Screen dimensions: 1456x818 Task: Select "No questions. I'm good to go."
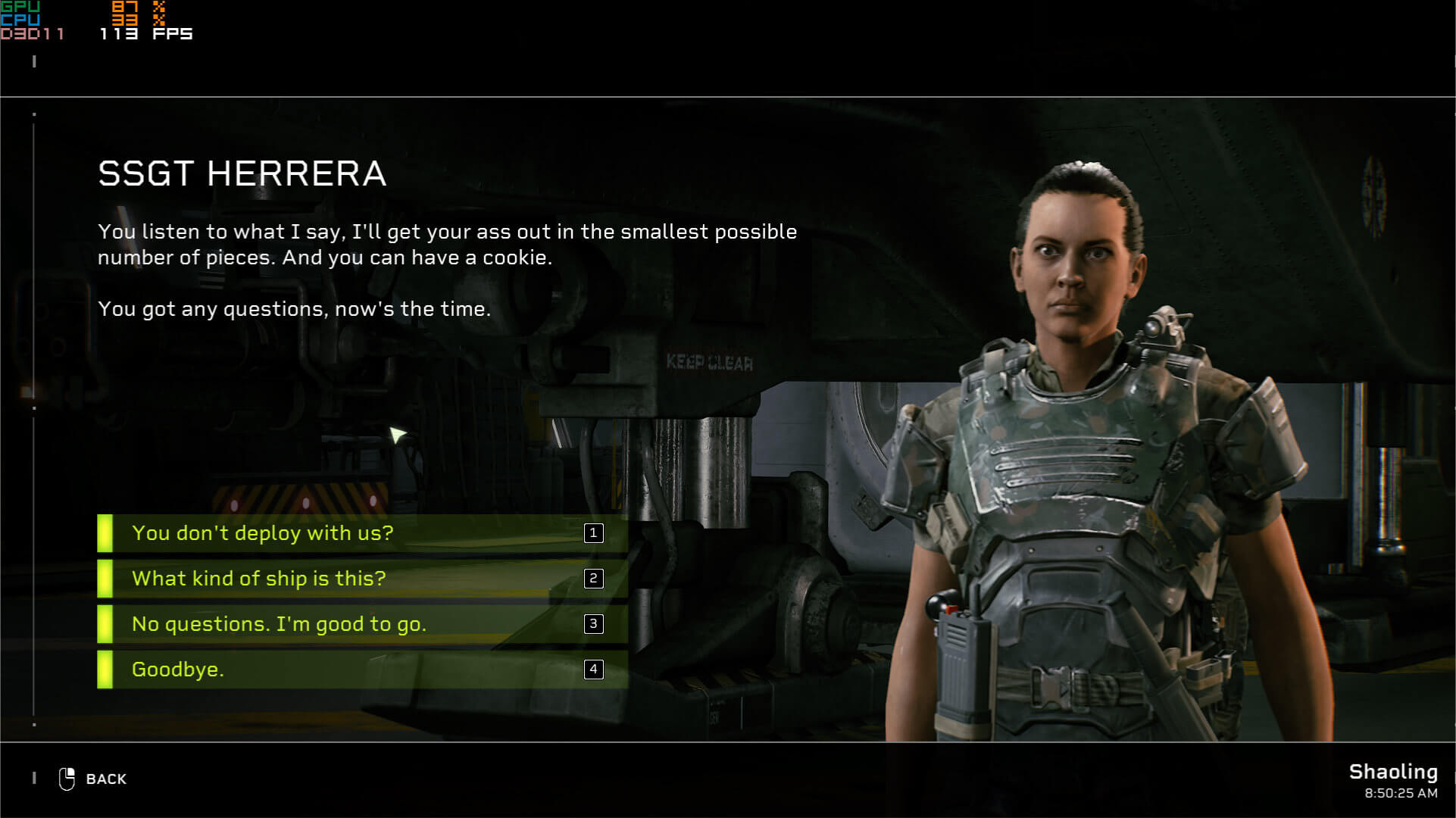(x=361, y=624)
